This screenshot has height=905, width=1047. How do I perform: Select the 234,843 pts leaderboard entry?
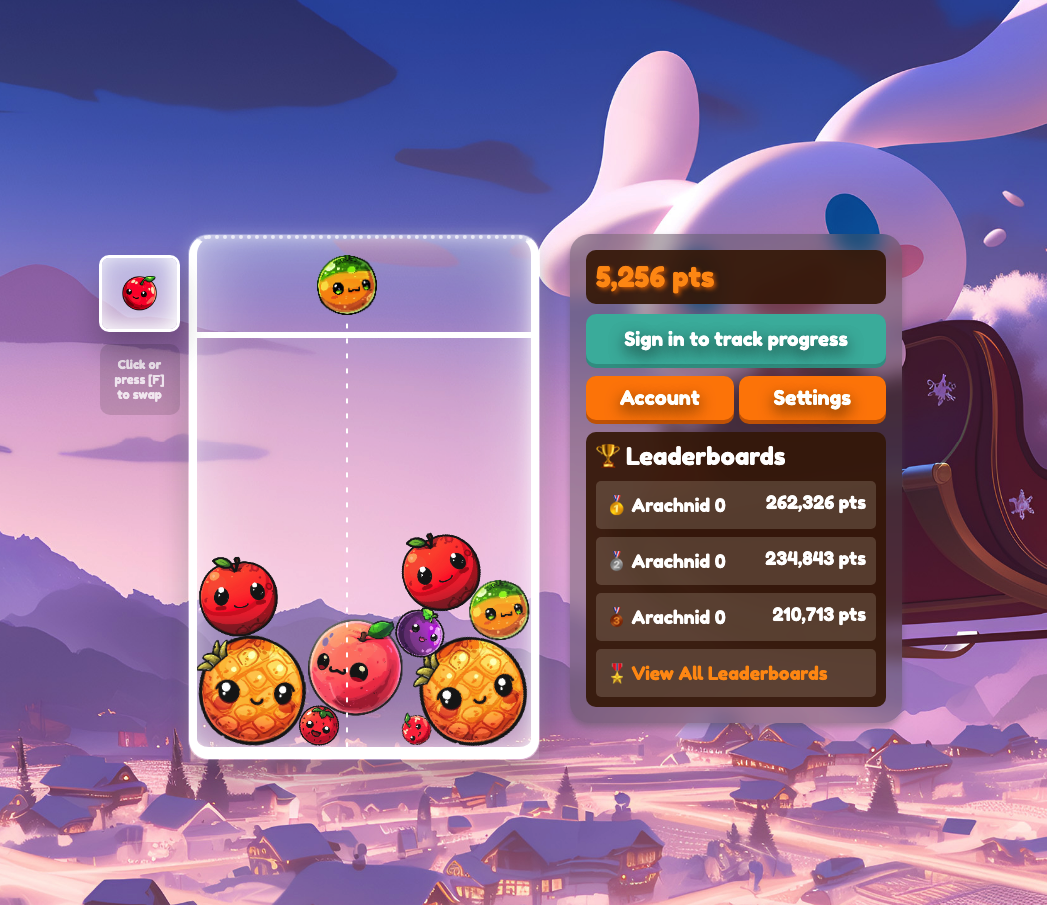735,561
